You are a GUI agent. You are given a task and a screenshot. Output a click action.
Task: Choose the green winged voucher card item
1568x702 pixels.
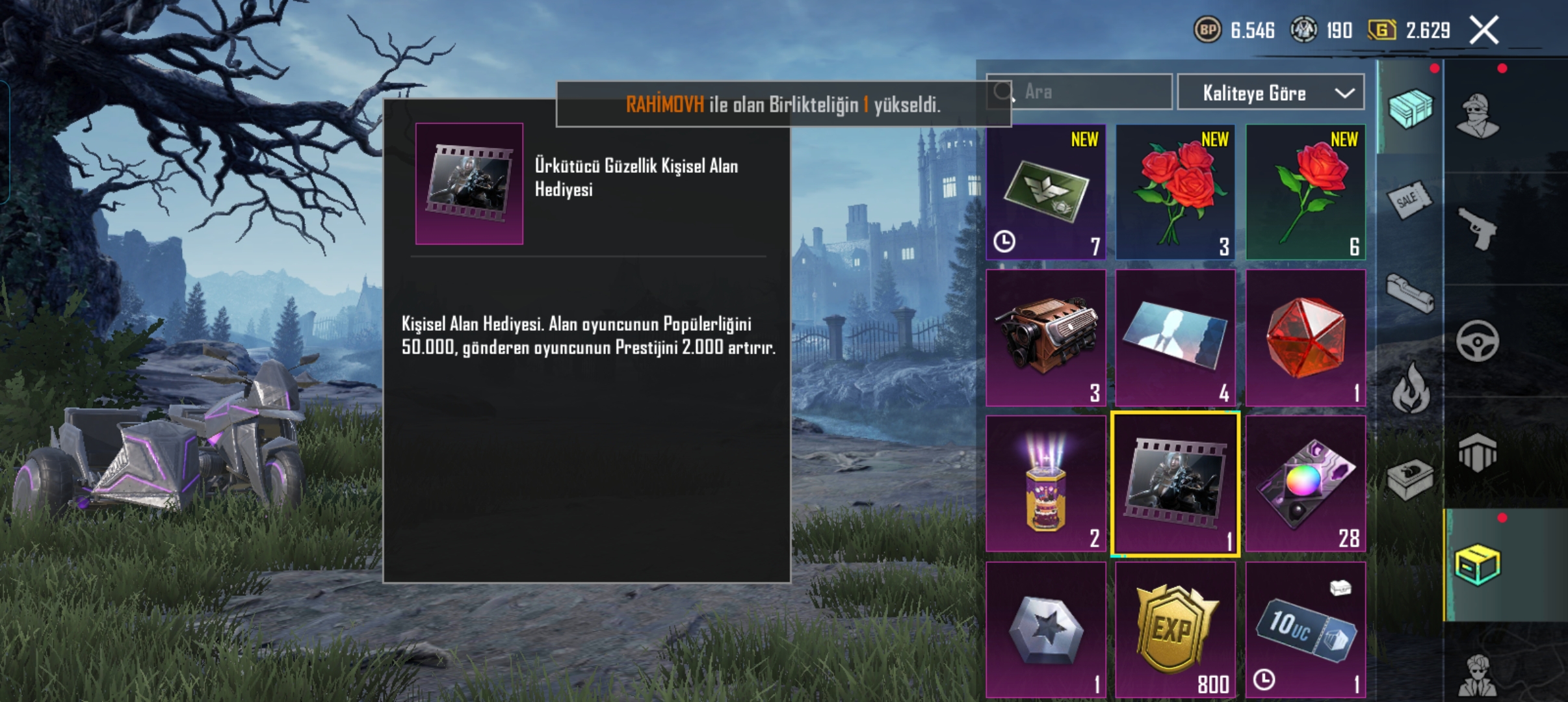click(1046, 192)
